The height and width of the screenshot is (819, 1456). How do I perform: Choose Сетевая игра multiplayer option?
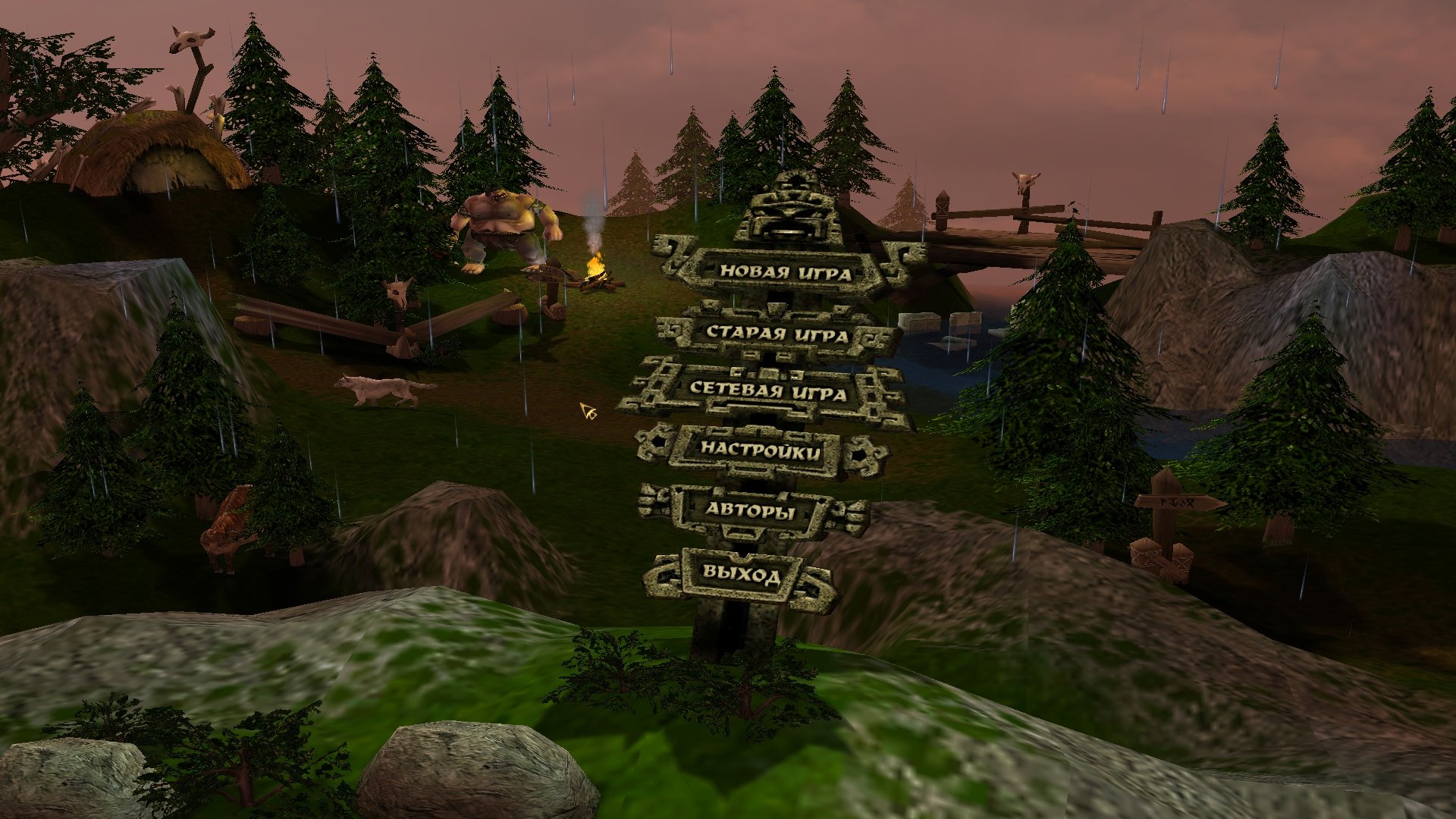[767, 391]
